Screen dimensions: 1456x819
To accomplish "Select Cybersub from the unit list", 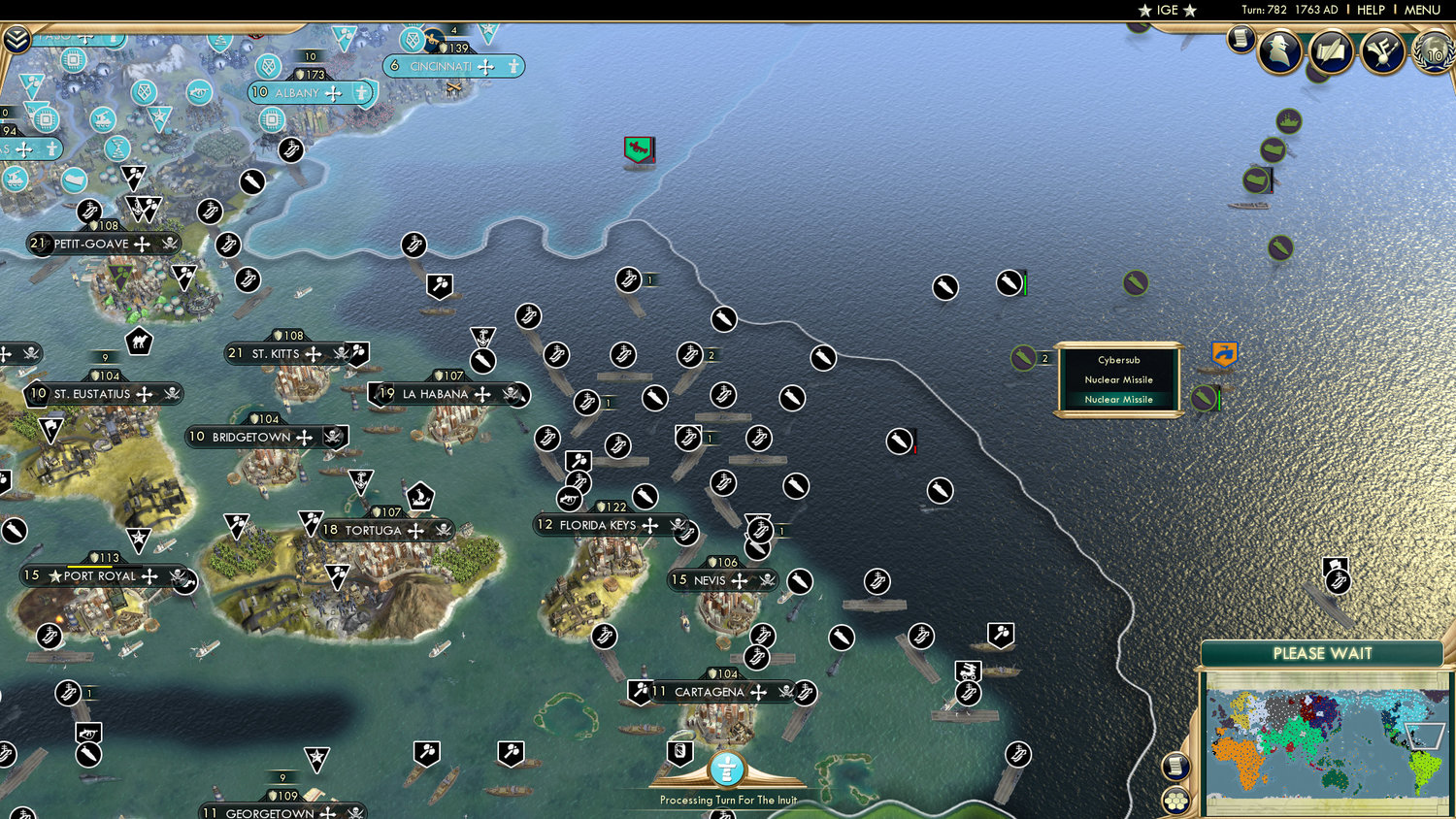I will coord(1119,360).
